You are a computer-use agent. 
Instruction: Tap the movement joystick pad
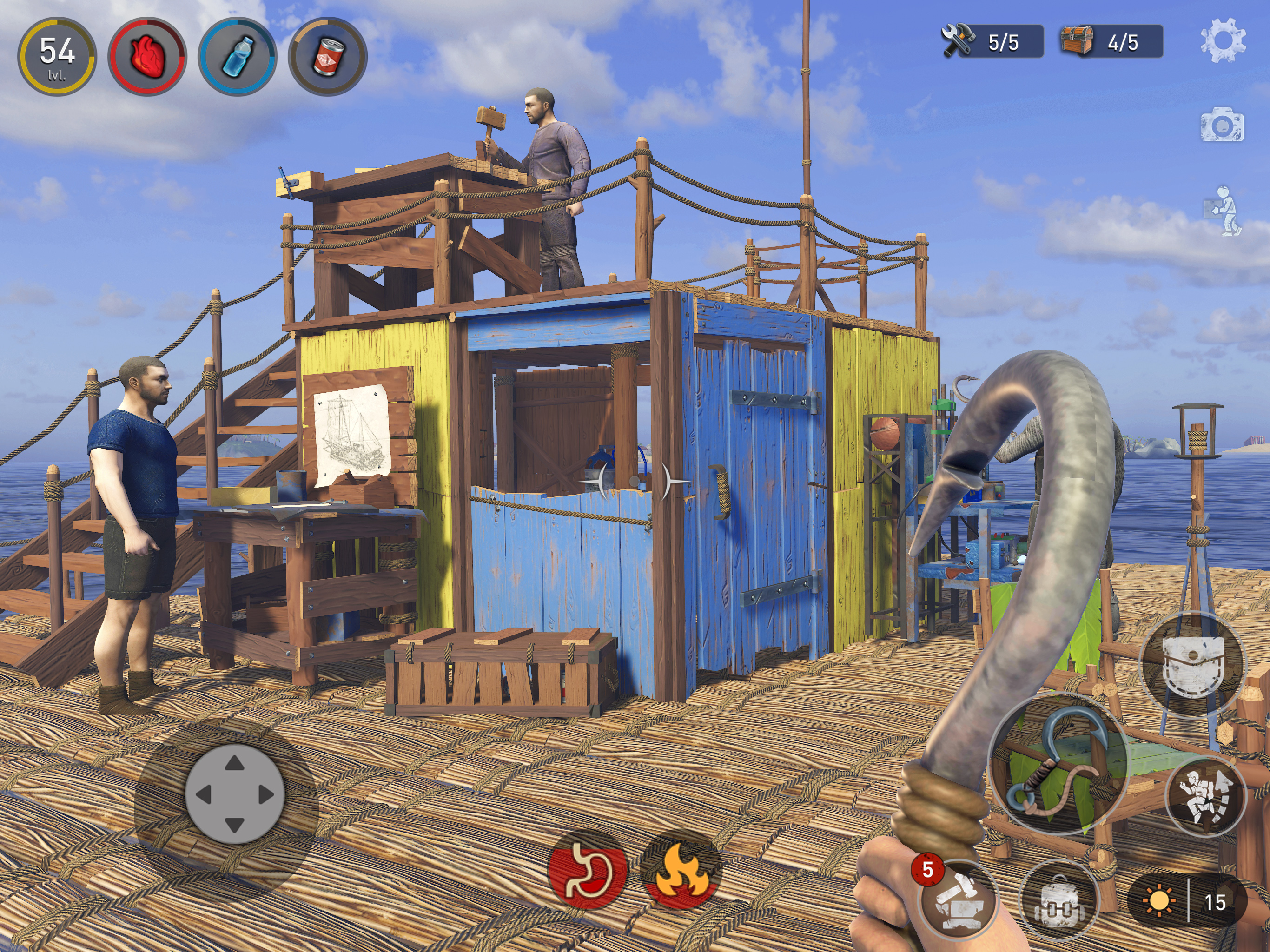[x=234, y=795]
